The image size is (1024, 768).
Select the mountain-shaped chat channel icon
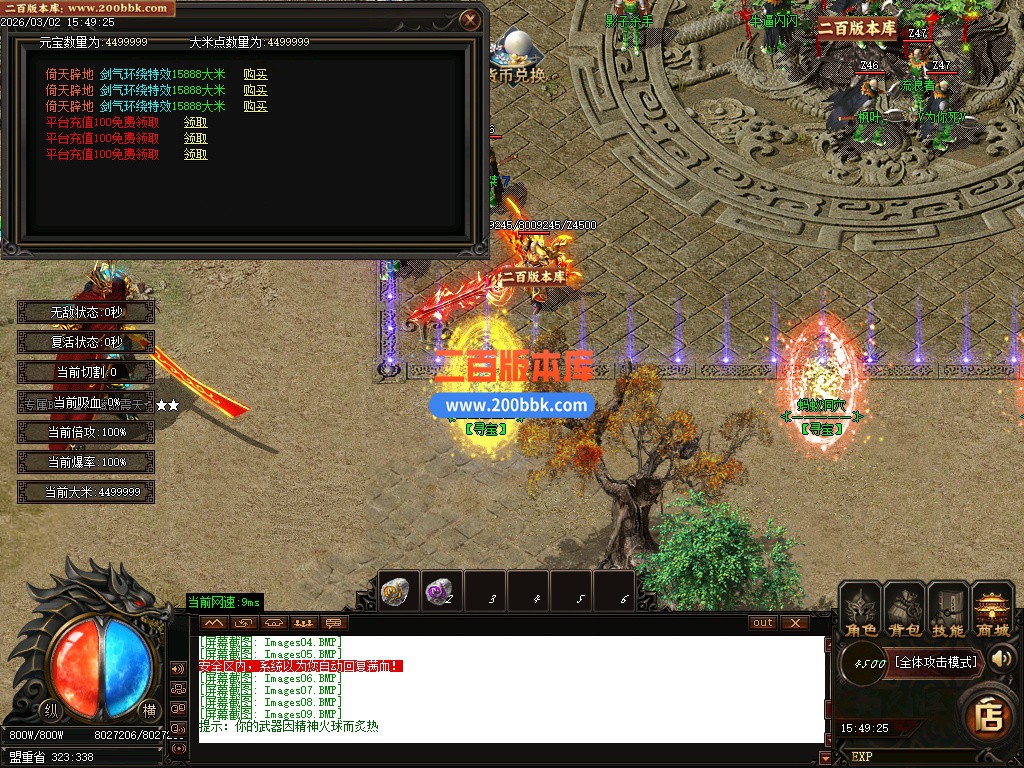[213, 623]
